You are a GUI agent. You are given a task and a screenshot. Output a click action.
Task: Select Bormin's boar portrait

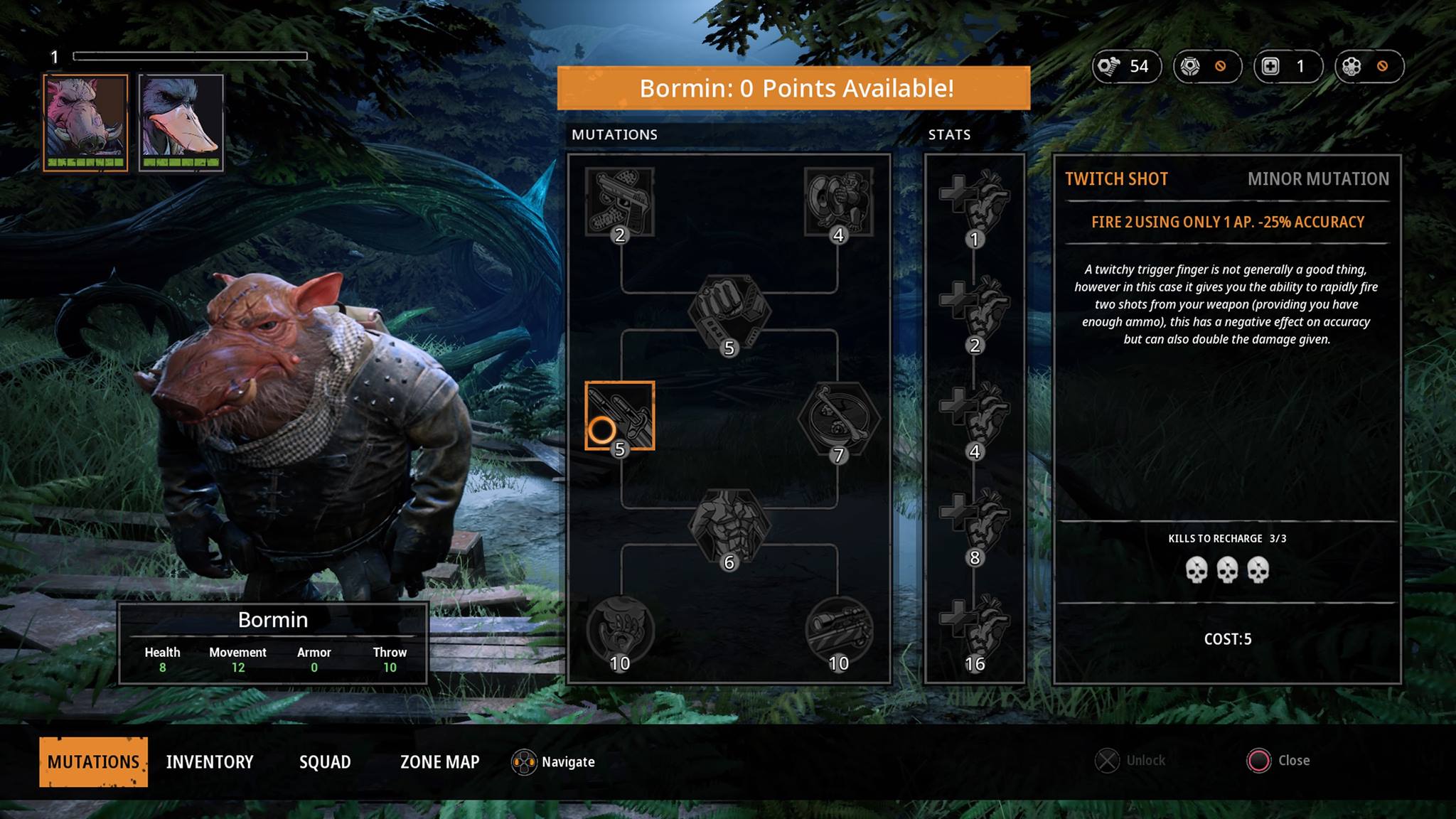pyautogui.click(x=86, y=122)
